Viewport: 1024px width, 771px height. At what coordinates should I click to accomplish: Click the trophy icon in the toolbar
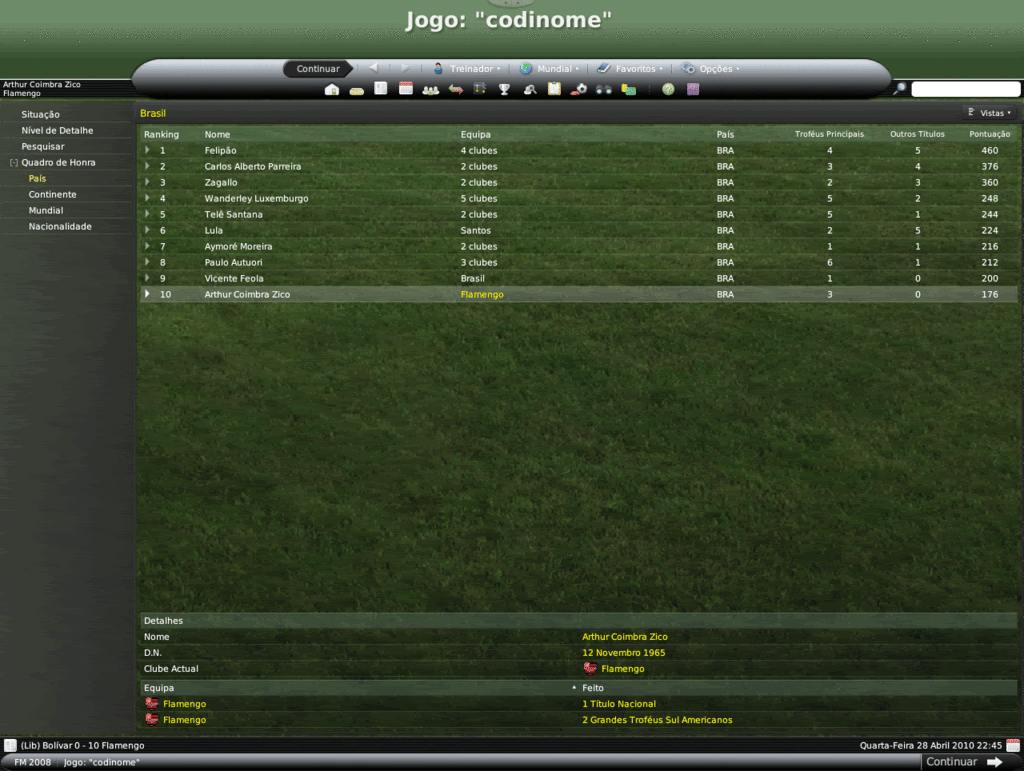(x=505, y=90)
